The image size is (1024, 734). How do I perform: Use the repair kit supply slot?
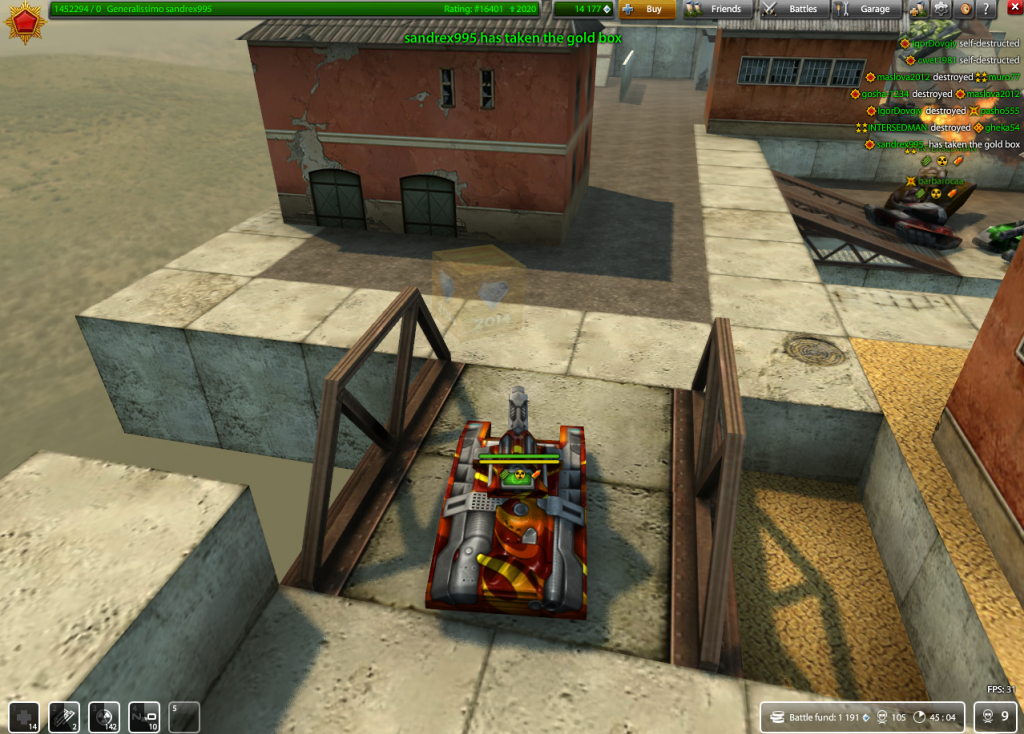pyautogui.click(x=23, y=717)
